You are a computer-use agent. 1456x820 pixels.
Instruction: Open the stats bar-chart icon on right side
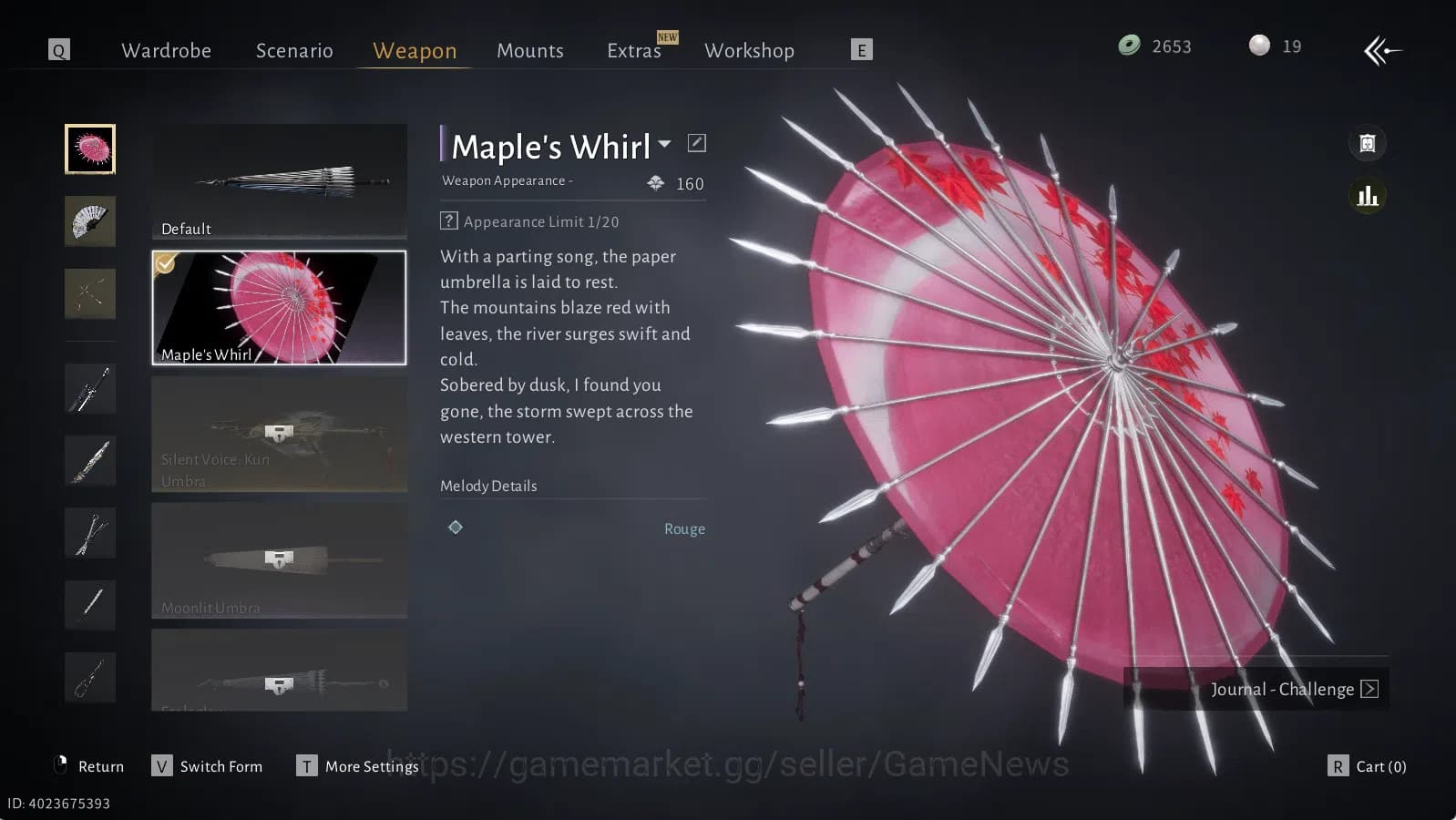click(1368, 195)
